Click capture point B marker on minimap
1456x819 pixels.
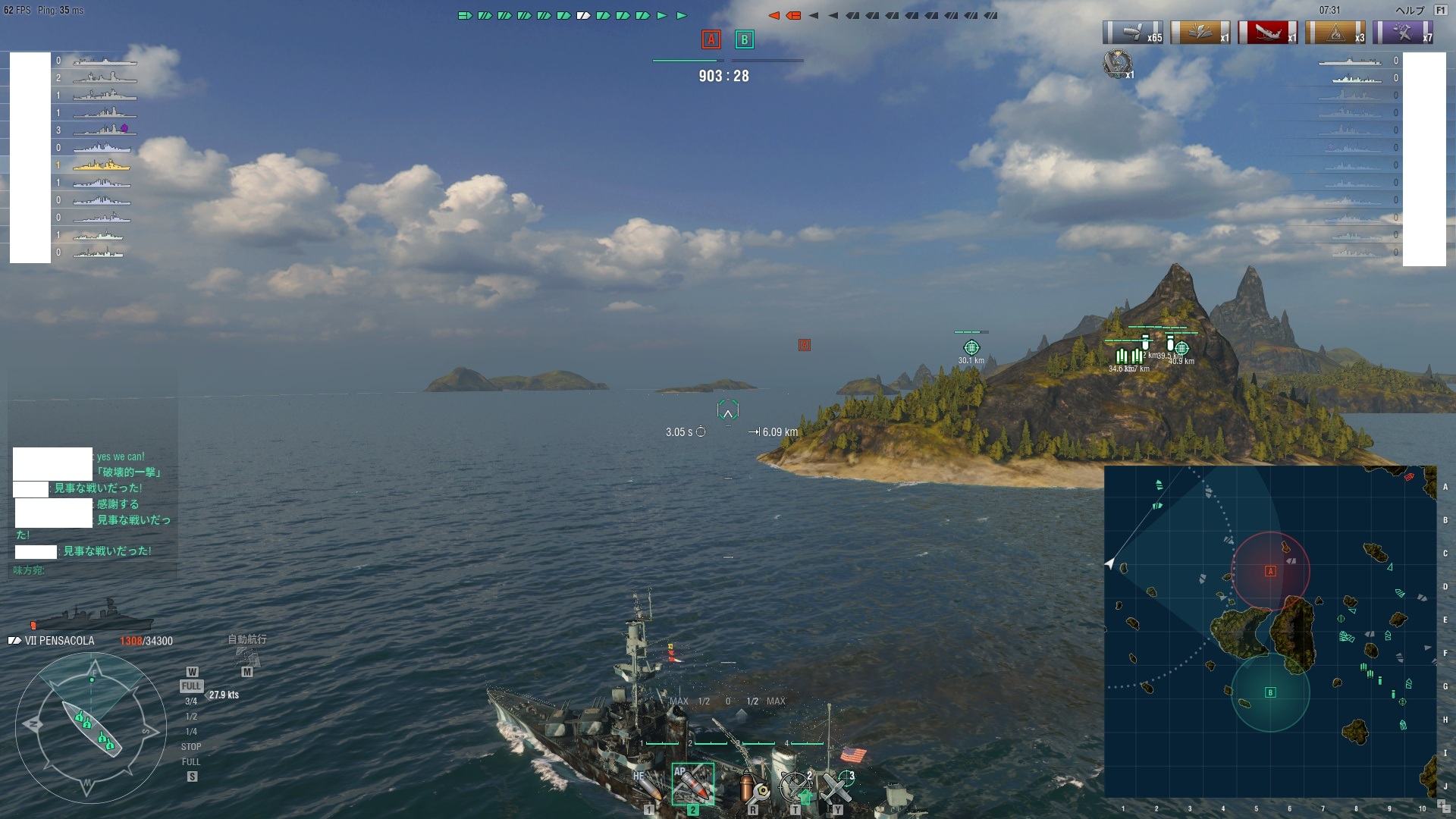point(1270,692)
